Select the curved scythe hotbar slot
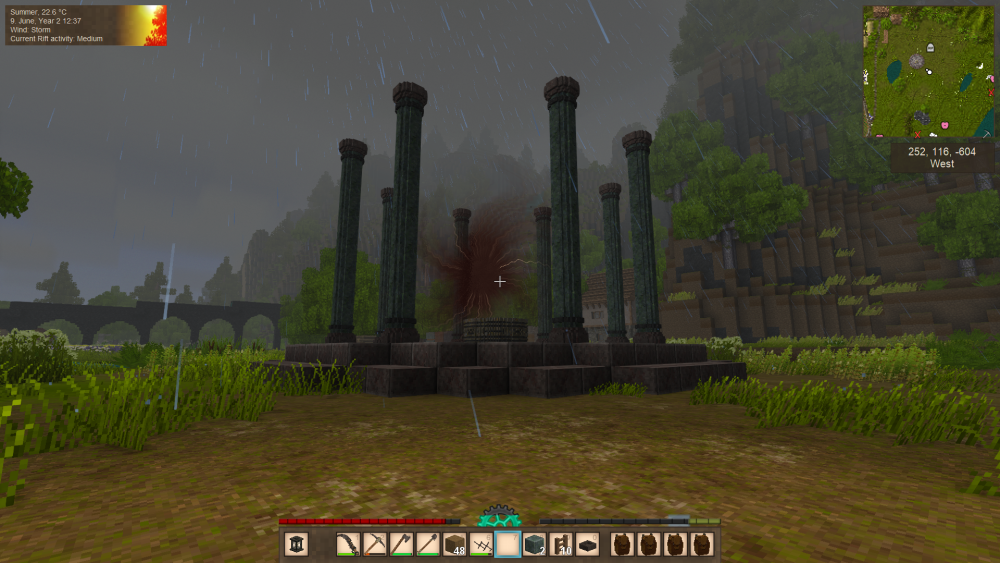 coord(348,544)
